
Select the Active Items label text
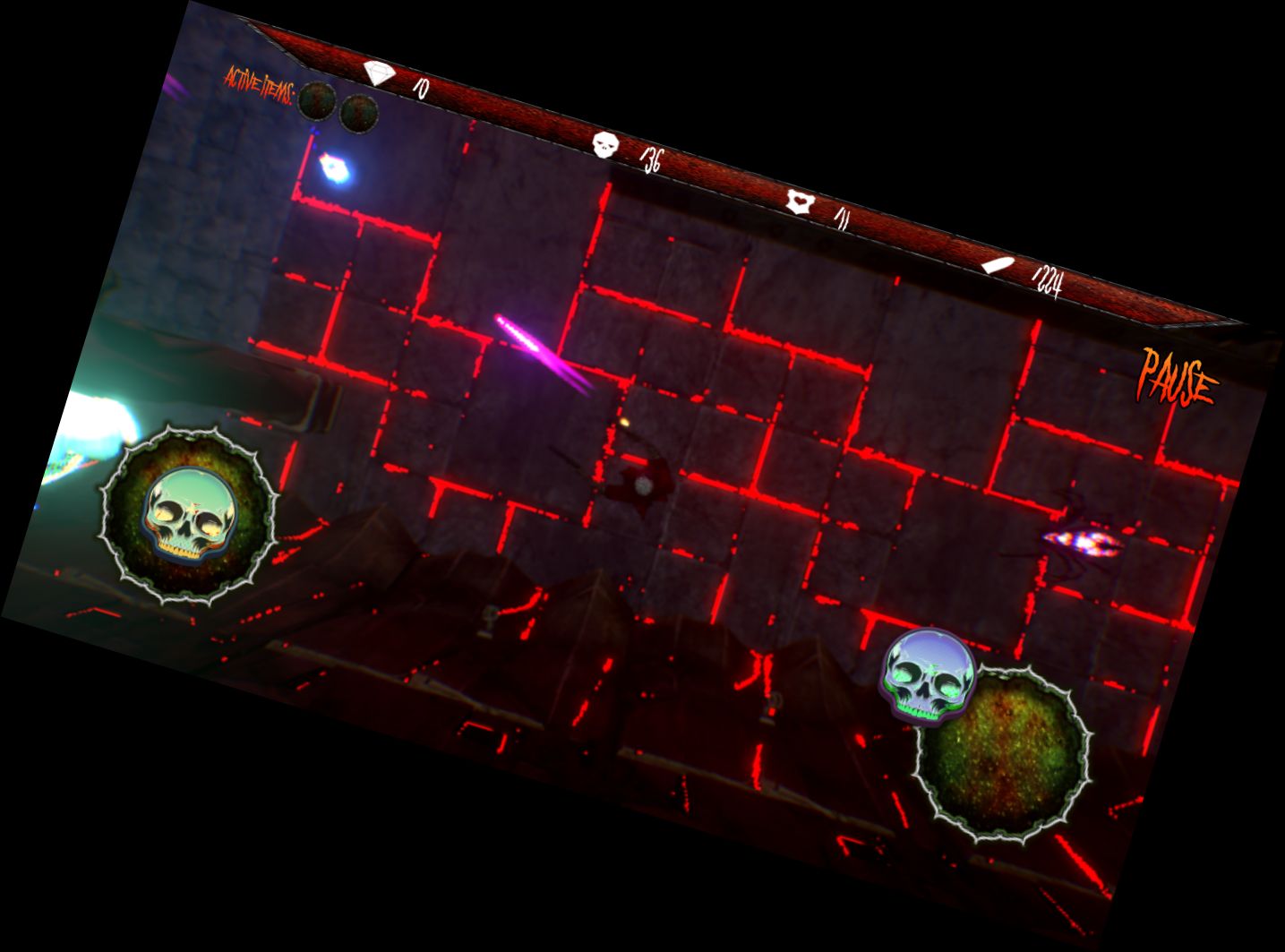tap(259, 83)
